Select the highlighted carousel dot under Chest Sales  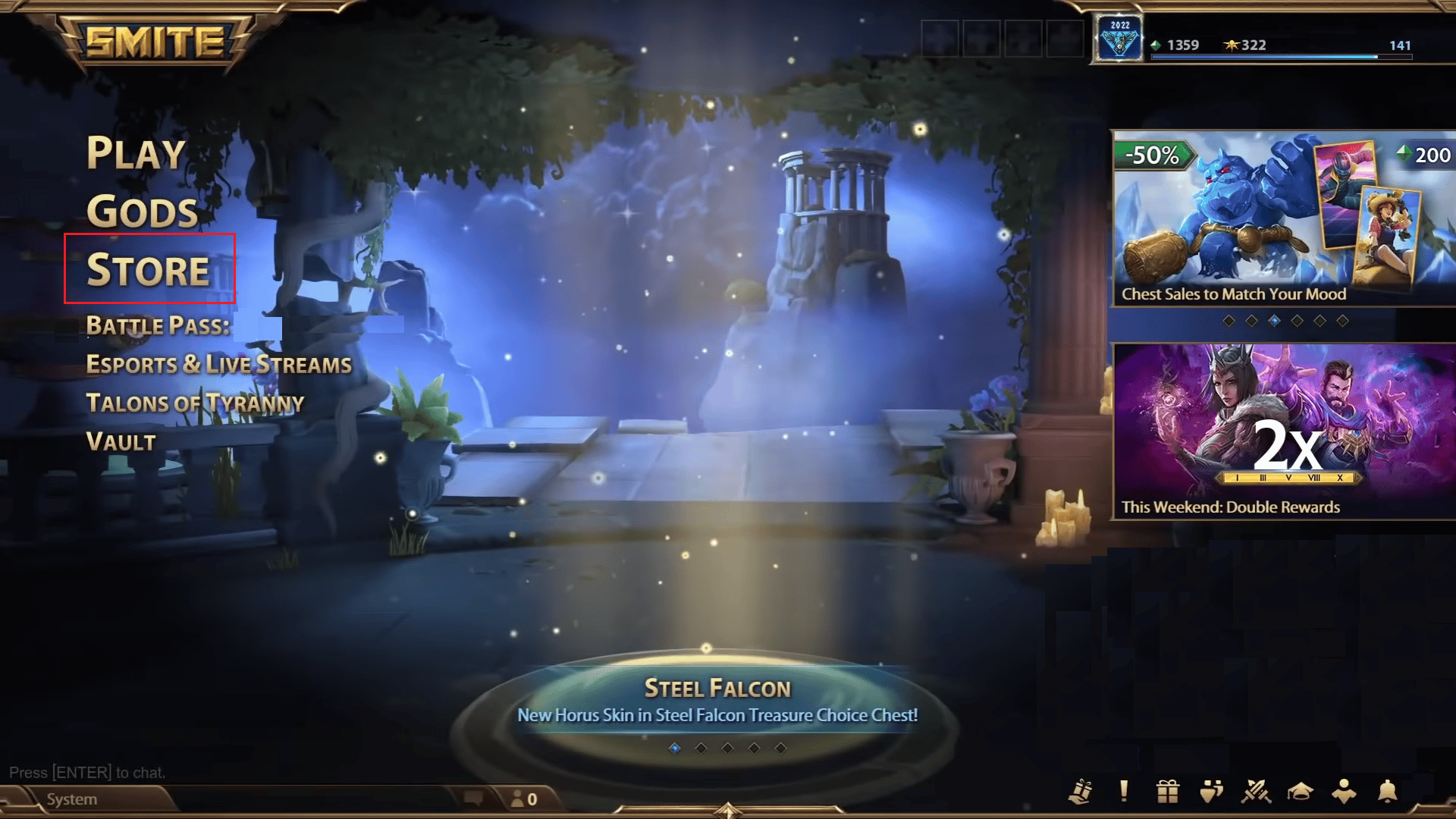1274,319
